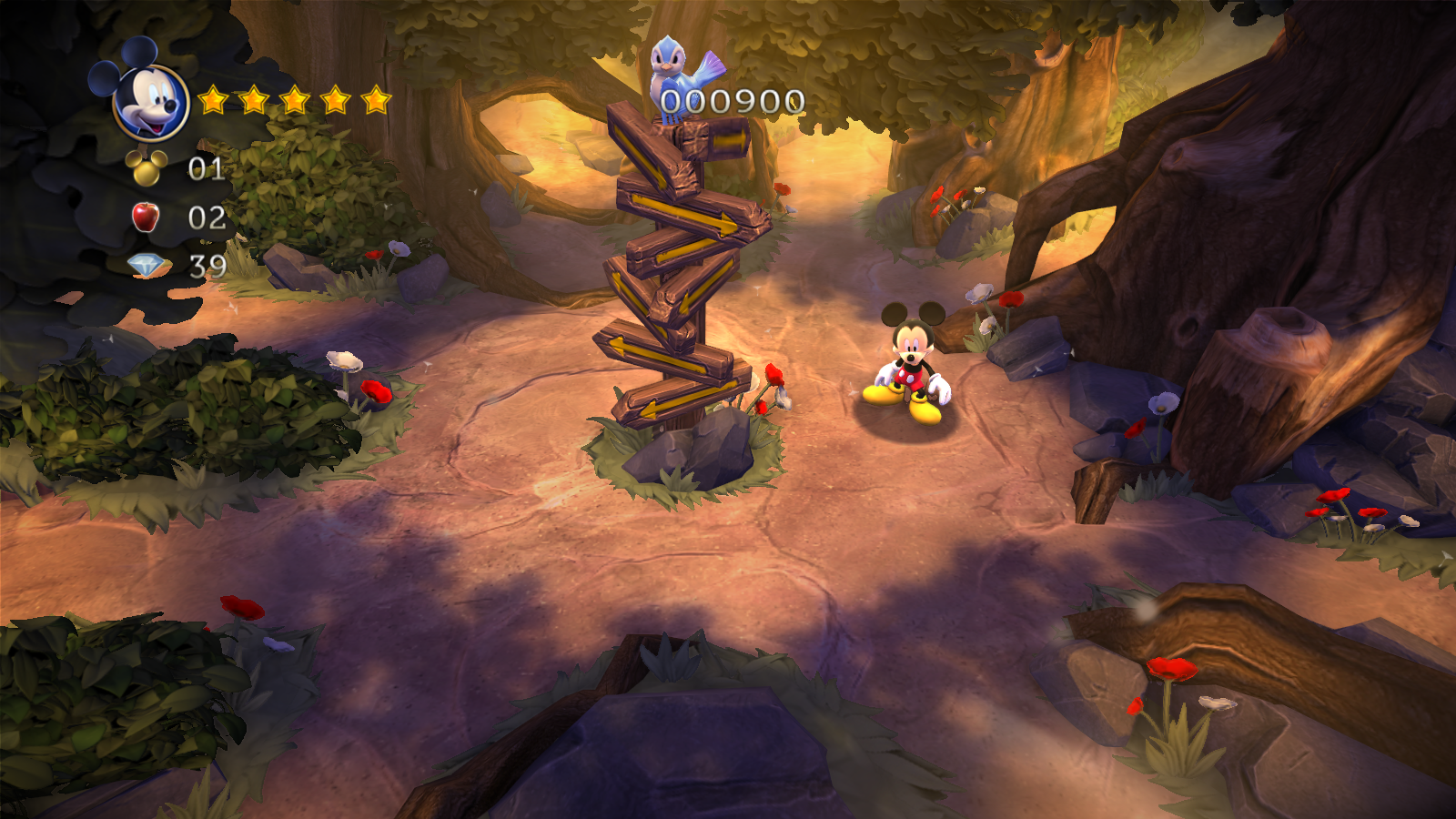Select the golden Mickey head lives icon
Viewport: 1456px width, 819px height.
point(146,167)
